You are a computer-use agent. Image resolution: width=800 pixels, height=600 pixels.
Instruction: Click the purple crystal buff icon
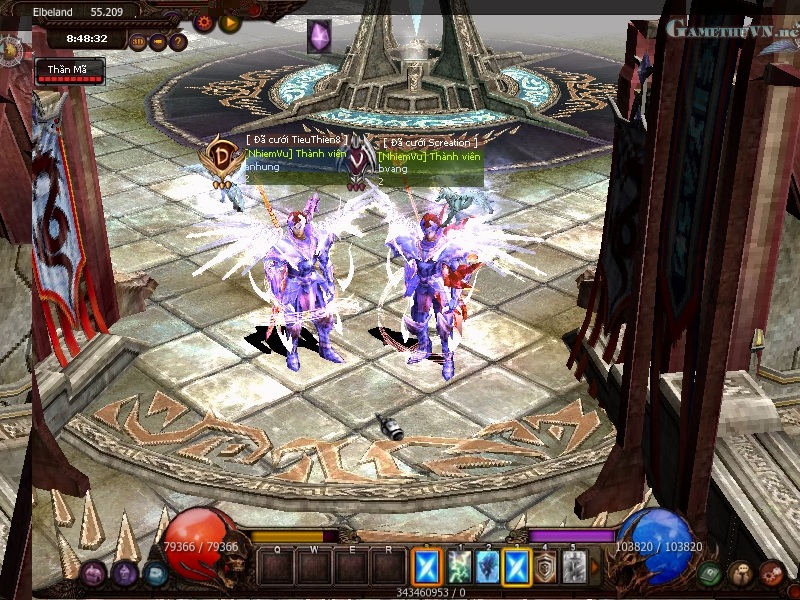[x=319, y=36]
